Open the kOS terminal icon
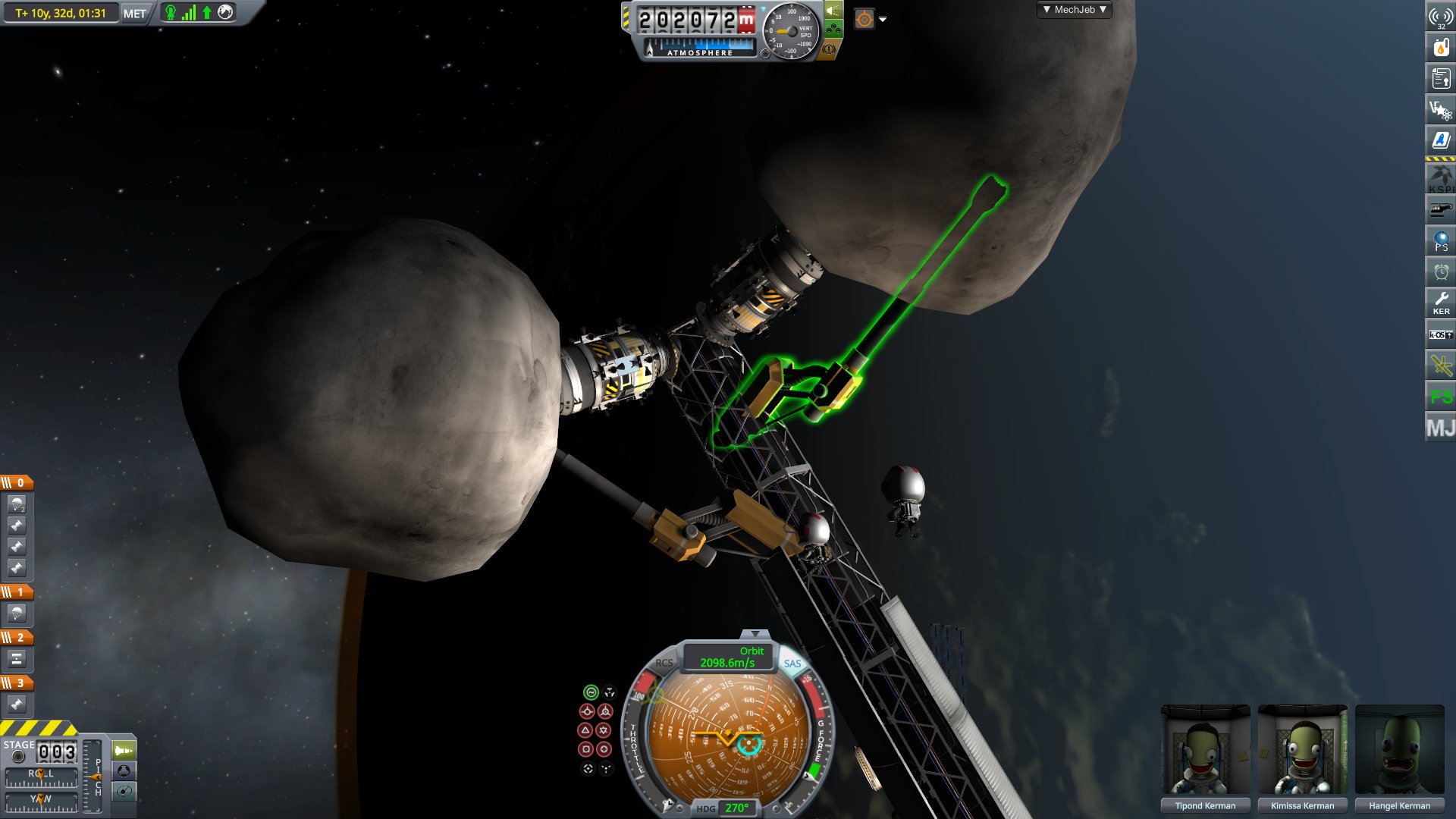Viewport: 1456px width, 819px height. pos(1439,332)
